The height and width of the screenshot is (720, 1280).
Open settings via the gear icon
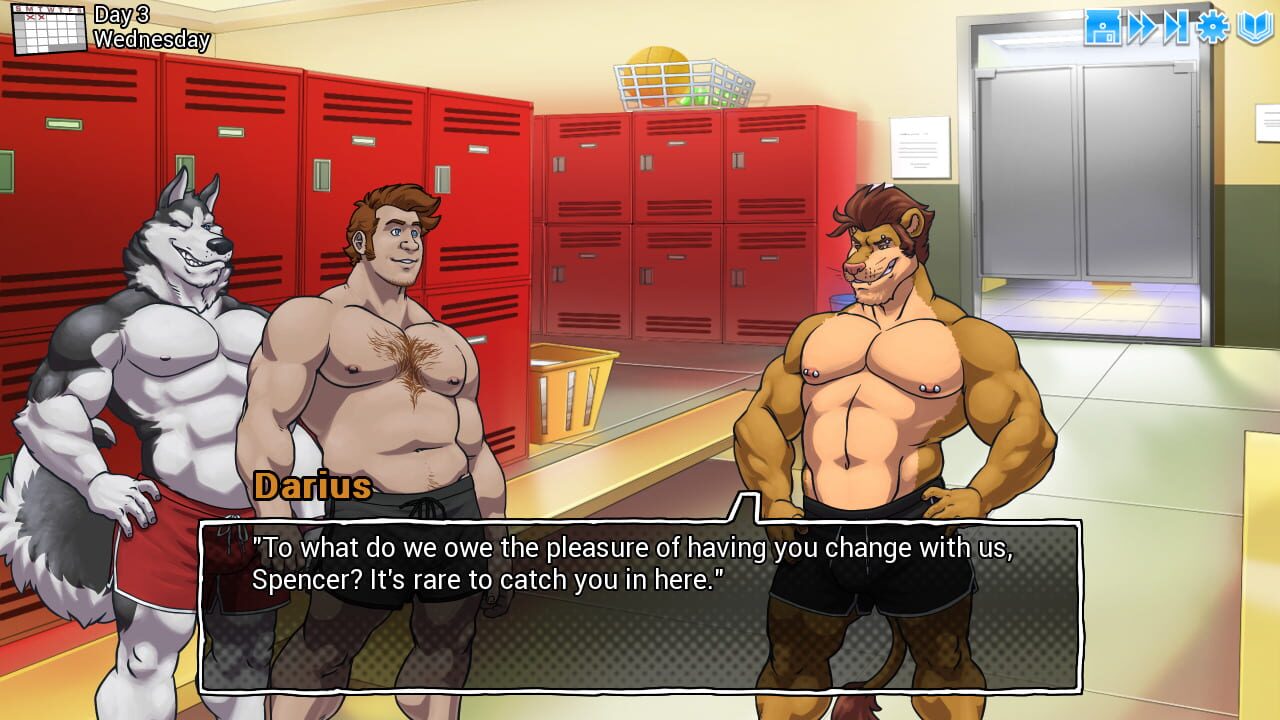1213,28
